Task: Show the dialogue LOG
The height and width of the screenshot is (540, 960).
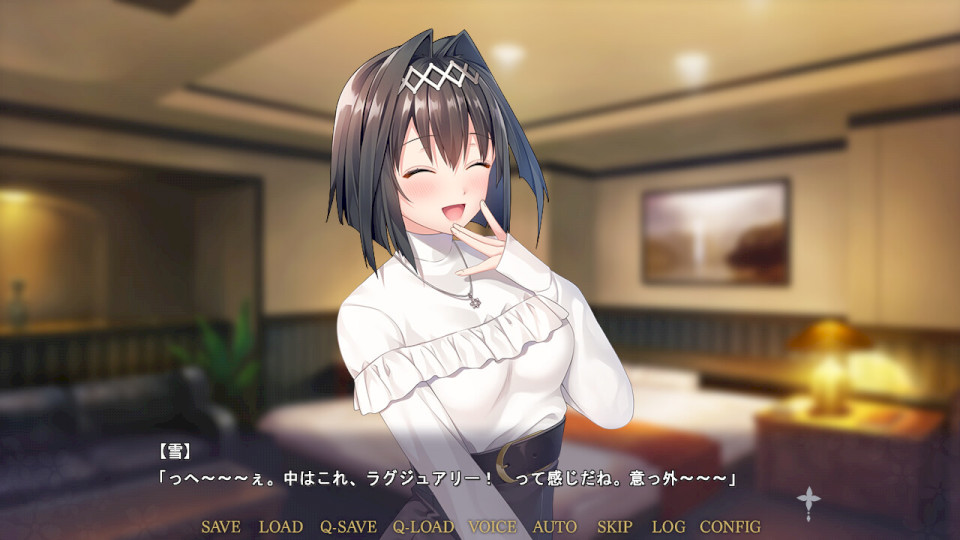Action: point(668,527)
